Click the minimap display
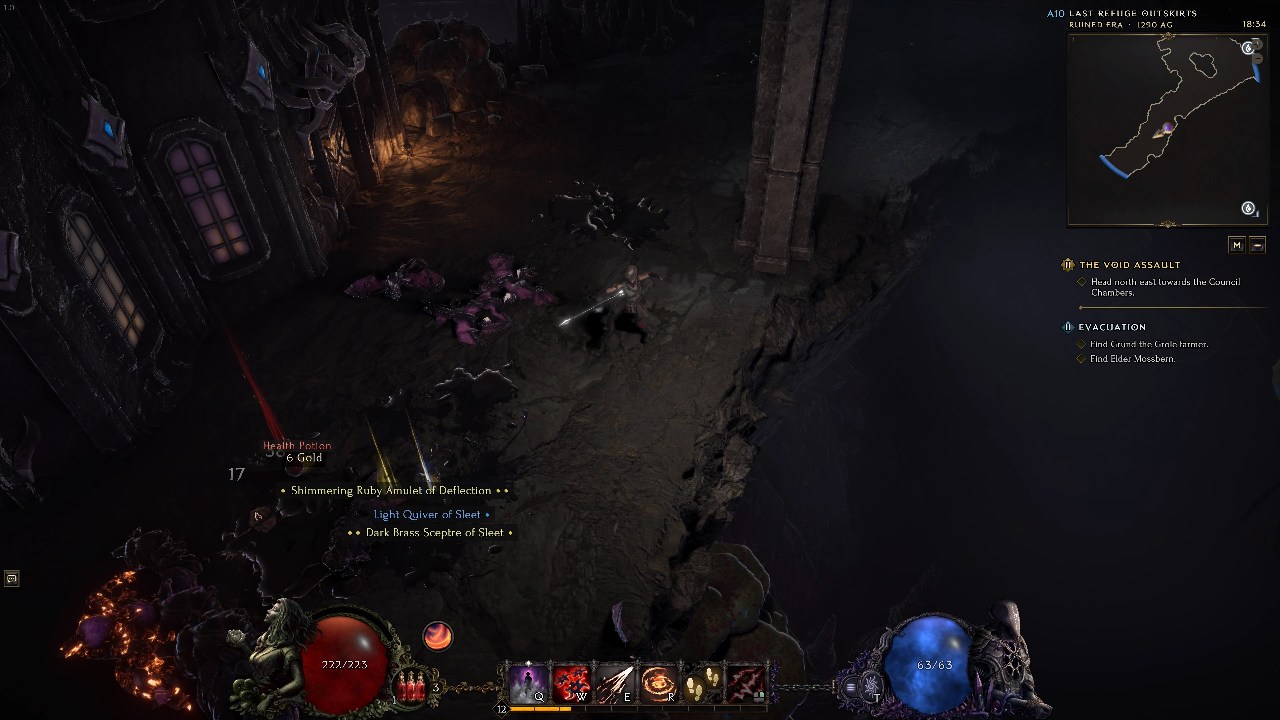Screen dimensions: 1280x720 point(1166,128)
